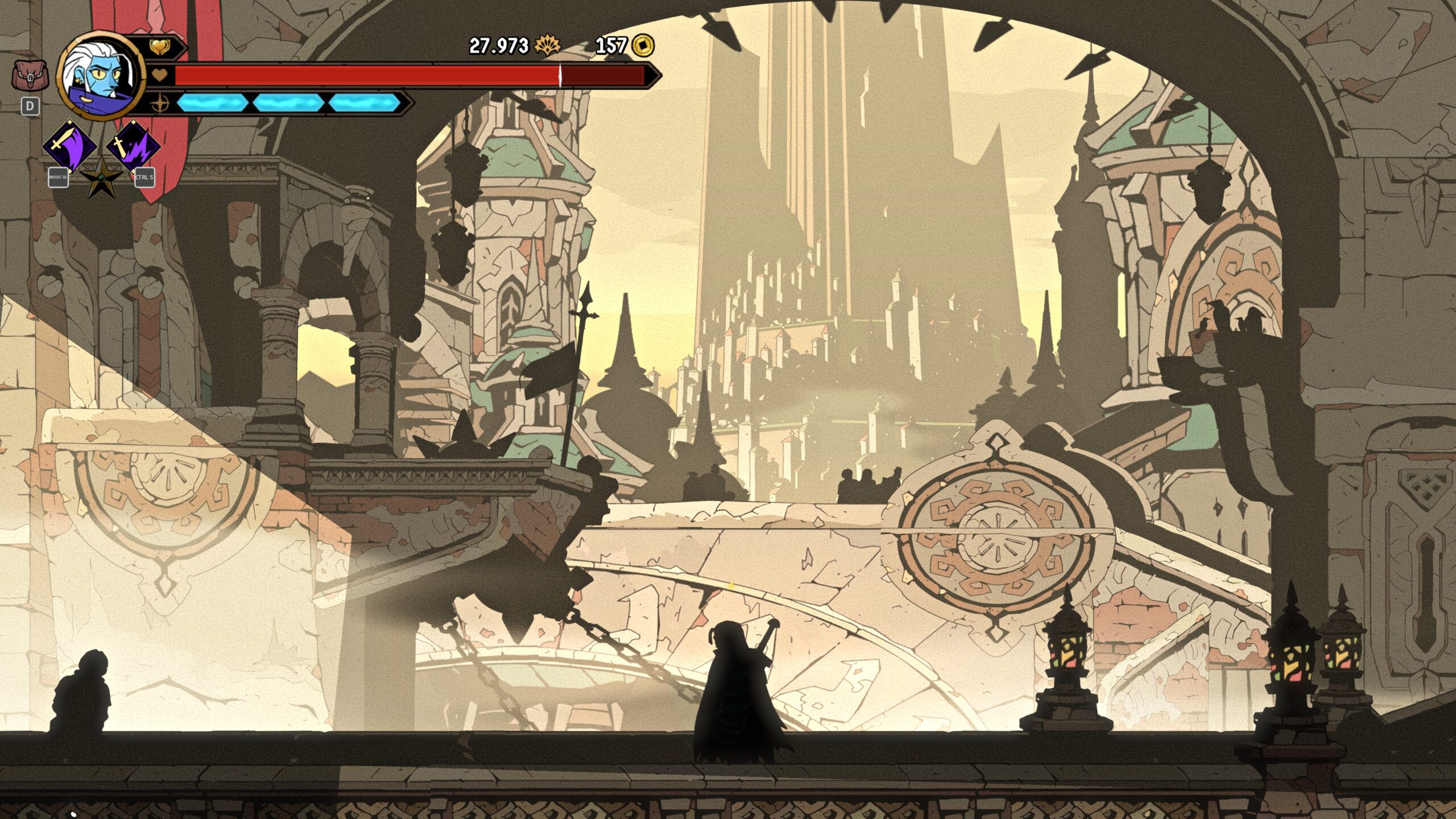This screenshot has height=819, width=1456.
Task: Activate the sword and purple flame skill
Action: tap(133, 146)
